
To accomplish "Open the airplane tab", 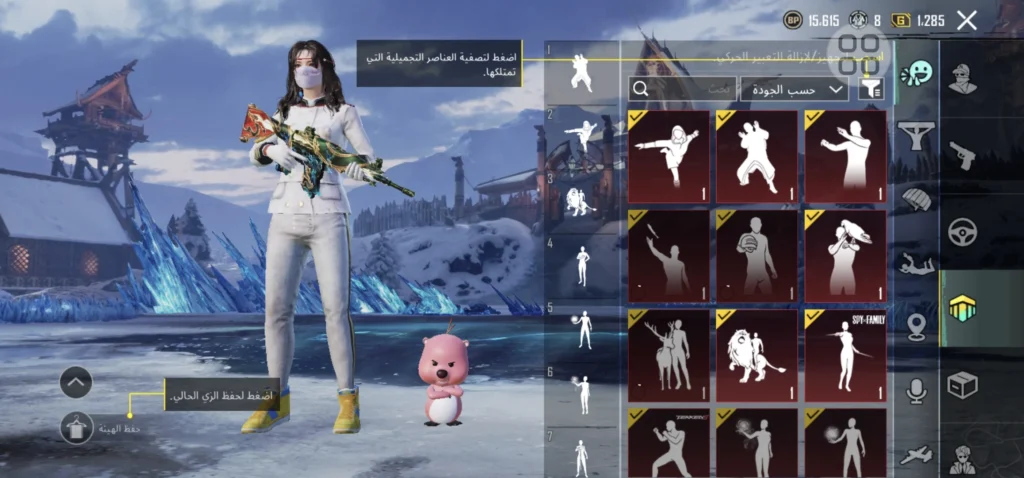I will (916, 455).
